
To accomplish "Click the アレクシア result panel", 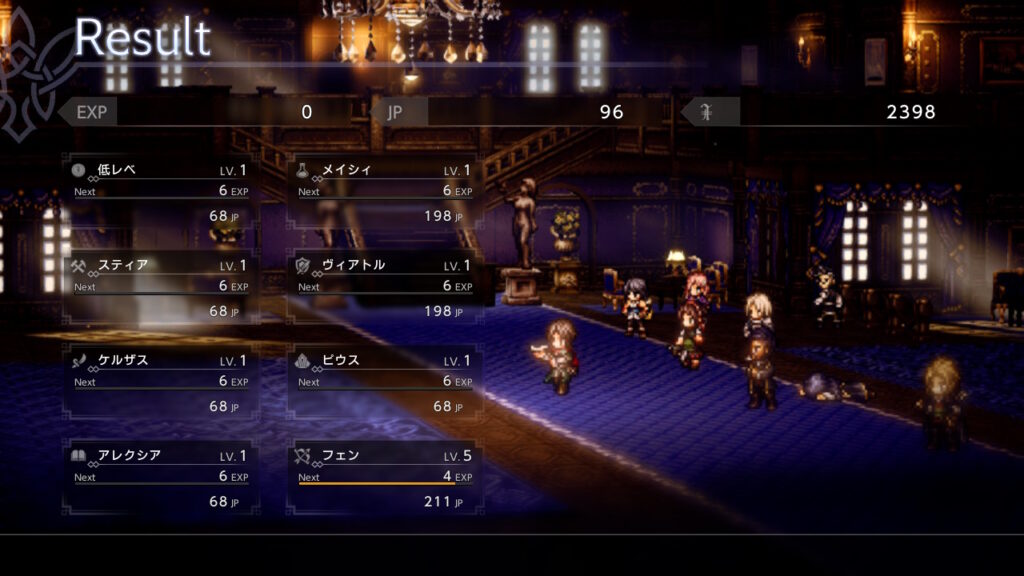I will [161, 478].
